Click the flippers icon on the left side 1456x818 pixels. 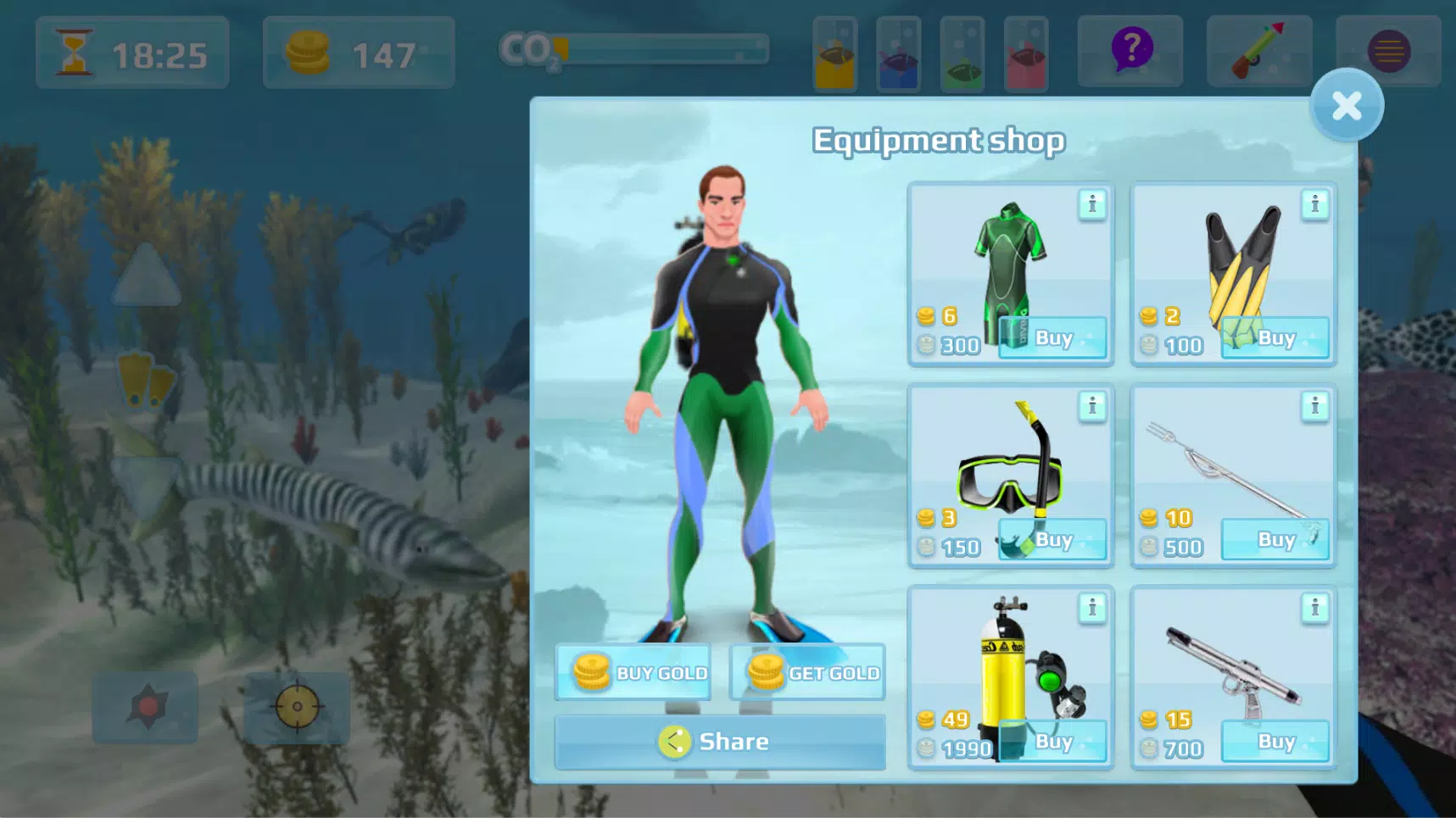coord(148,379)
